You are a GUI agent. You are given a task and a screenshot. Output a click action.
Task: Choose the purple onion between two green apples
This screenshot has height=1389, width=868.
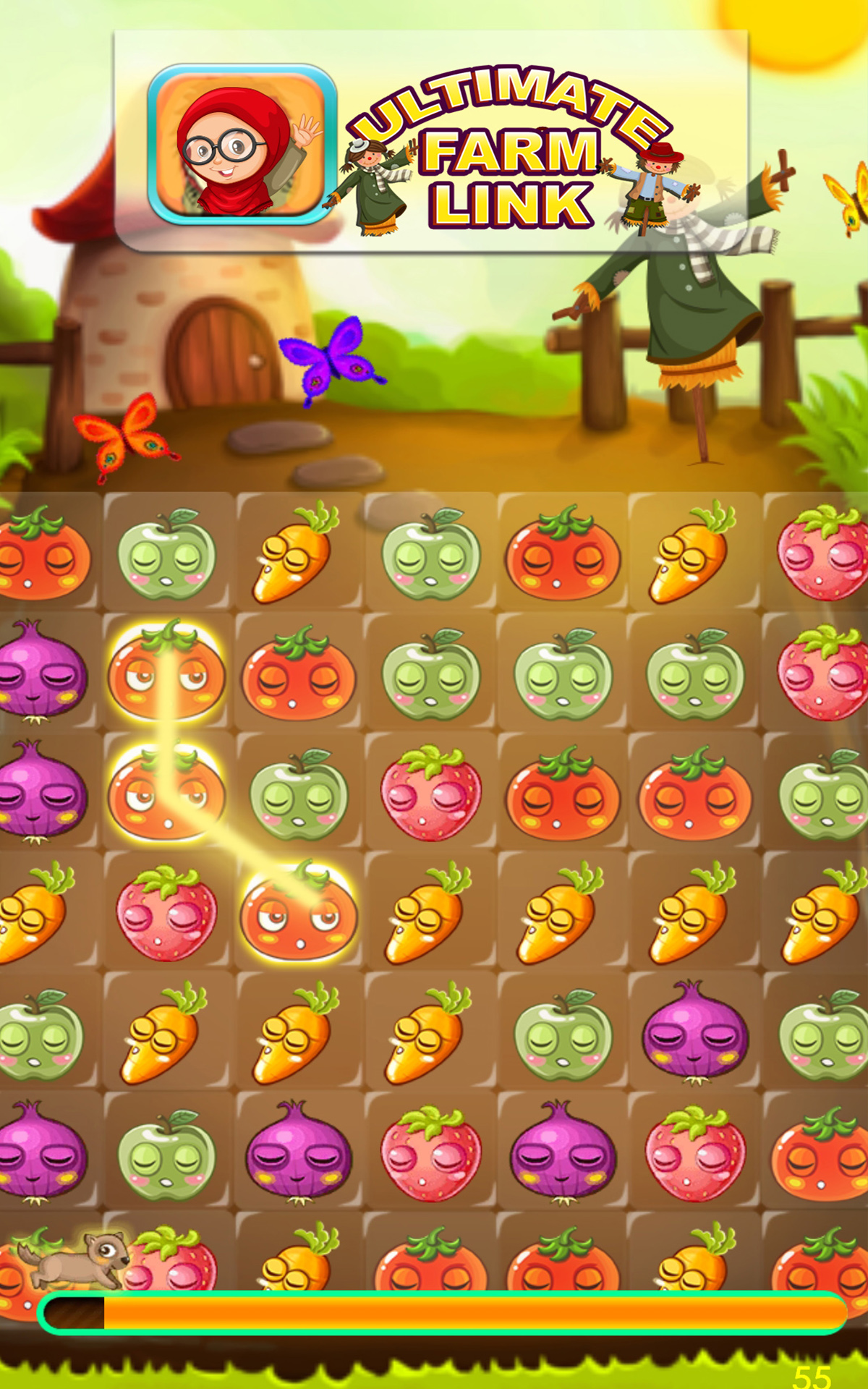coord(694,1035)
